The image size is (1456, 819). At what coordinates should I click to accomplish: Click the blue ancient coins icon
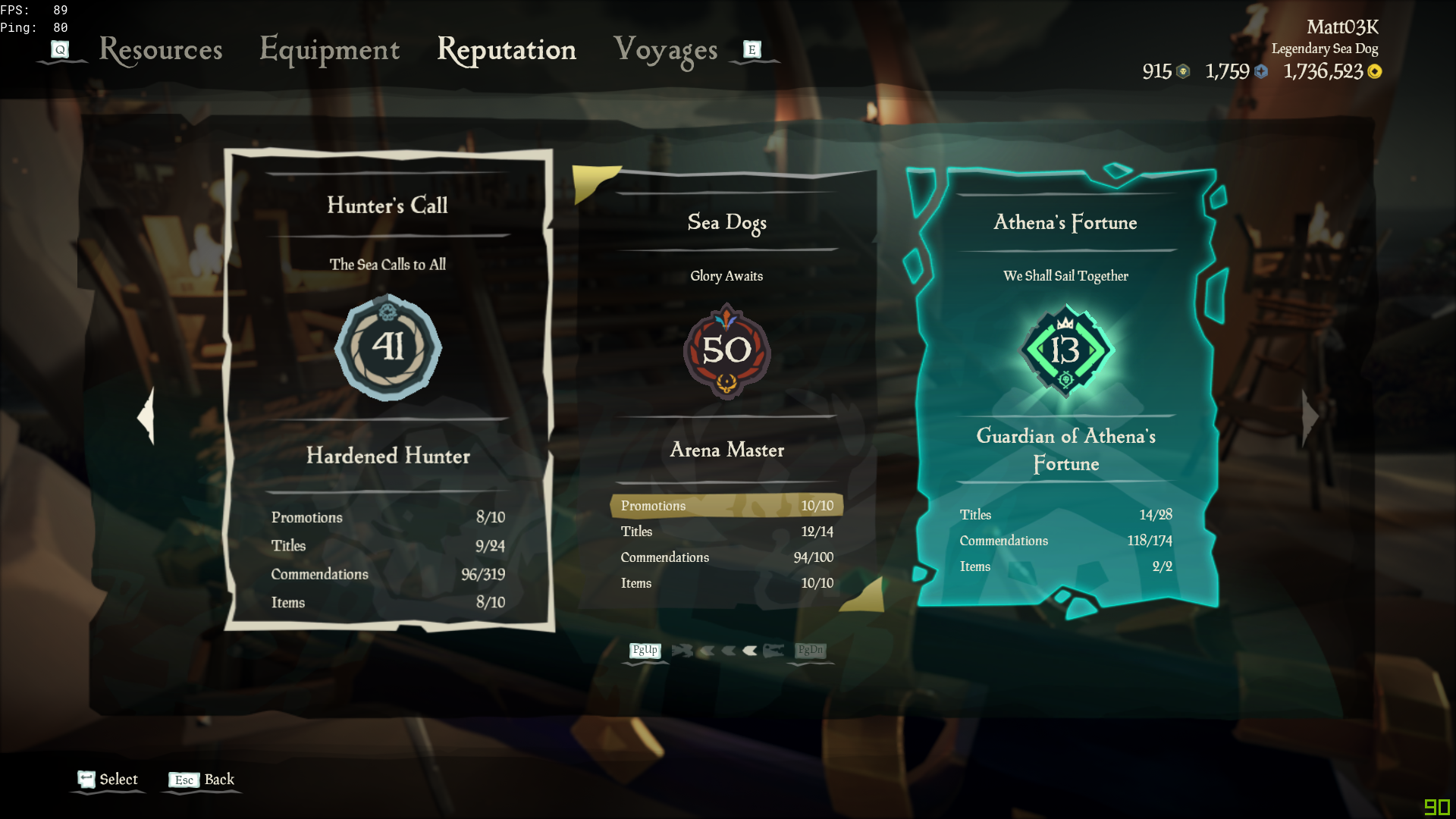(x=1260, y=72)
